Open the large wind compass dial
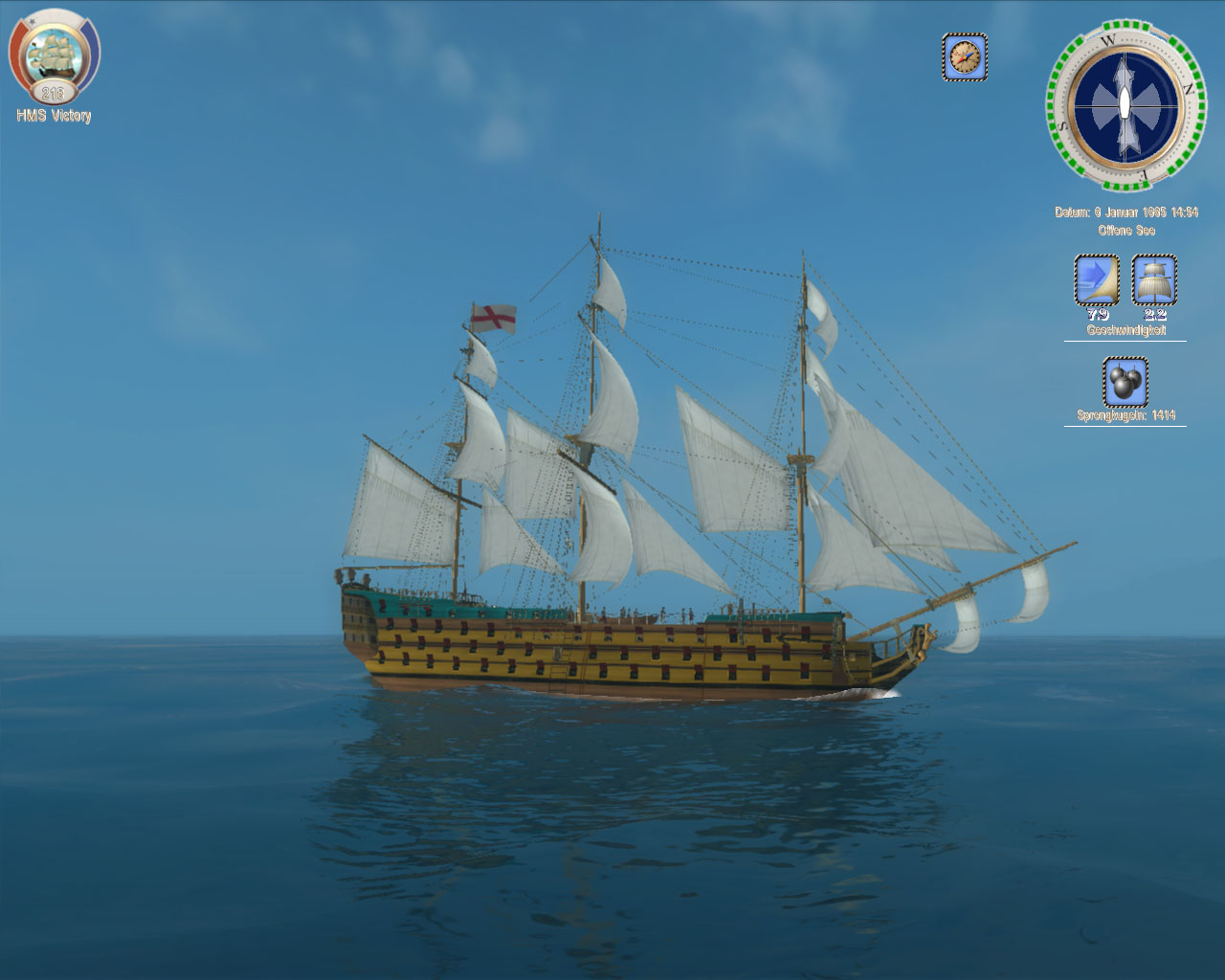 (1125, 104)
